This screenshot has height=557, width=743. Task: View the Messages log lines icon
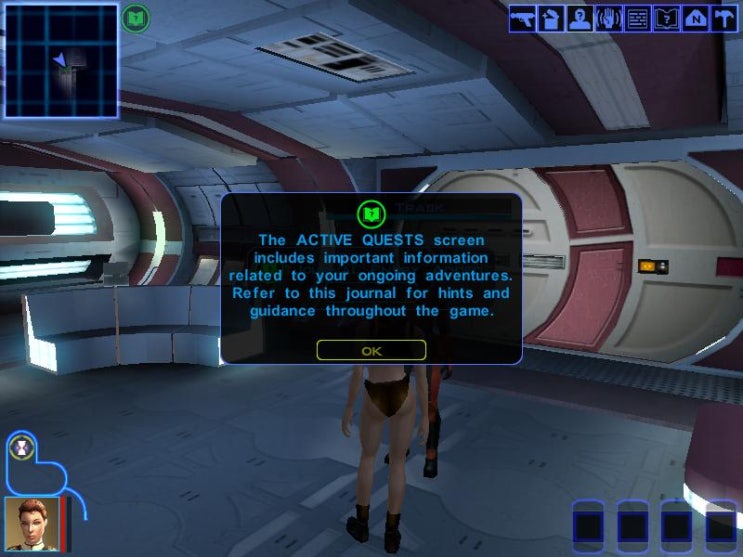pyautogui.click(x=638, y=18)
